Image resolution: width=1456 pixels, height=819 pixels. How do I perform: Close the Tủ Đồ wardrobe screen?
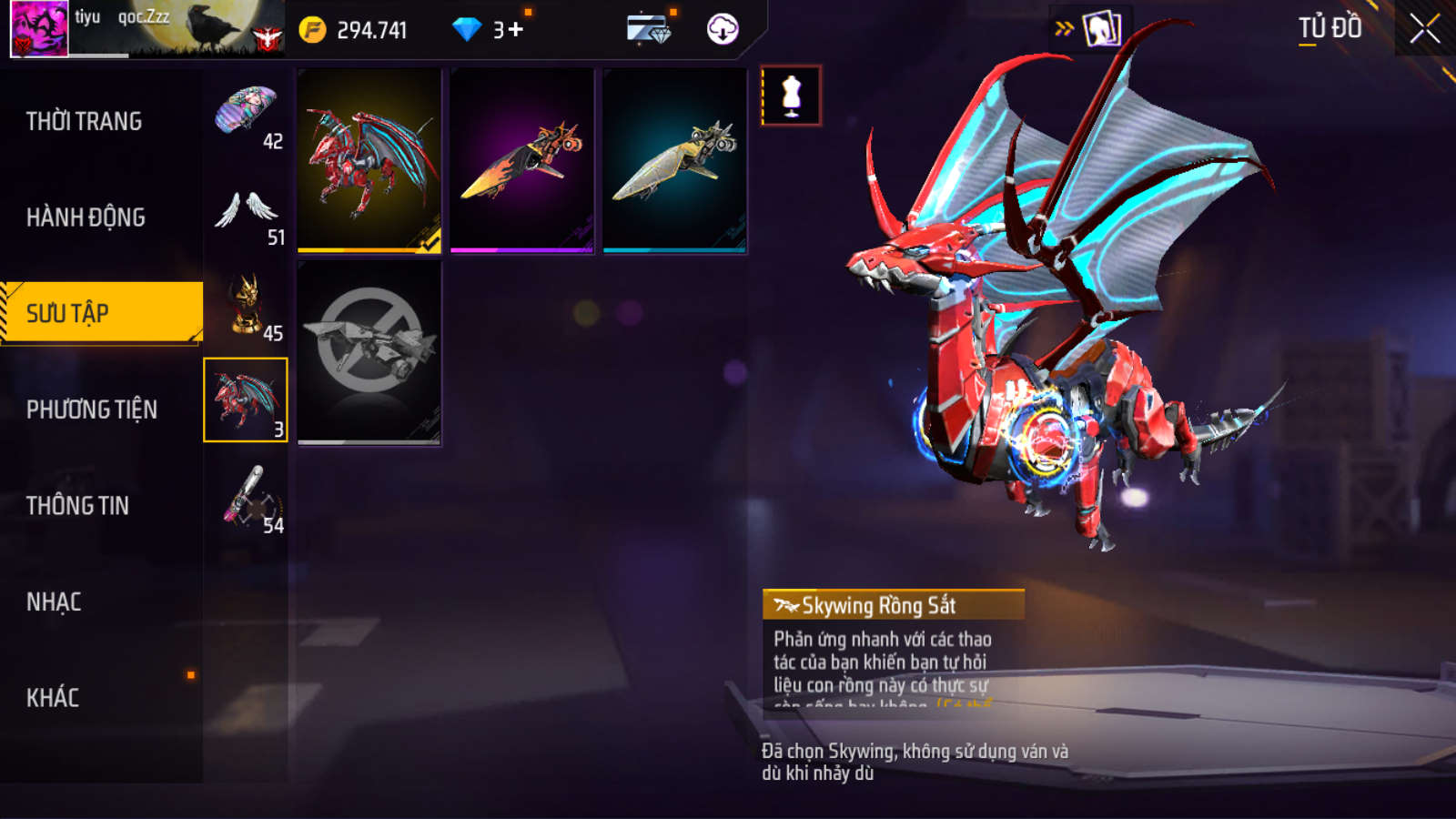tap(1424, 28)
